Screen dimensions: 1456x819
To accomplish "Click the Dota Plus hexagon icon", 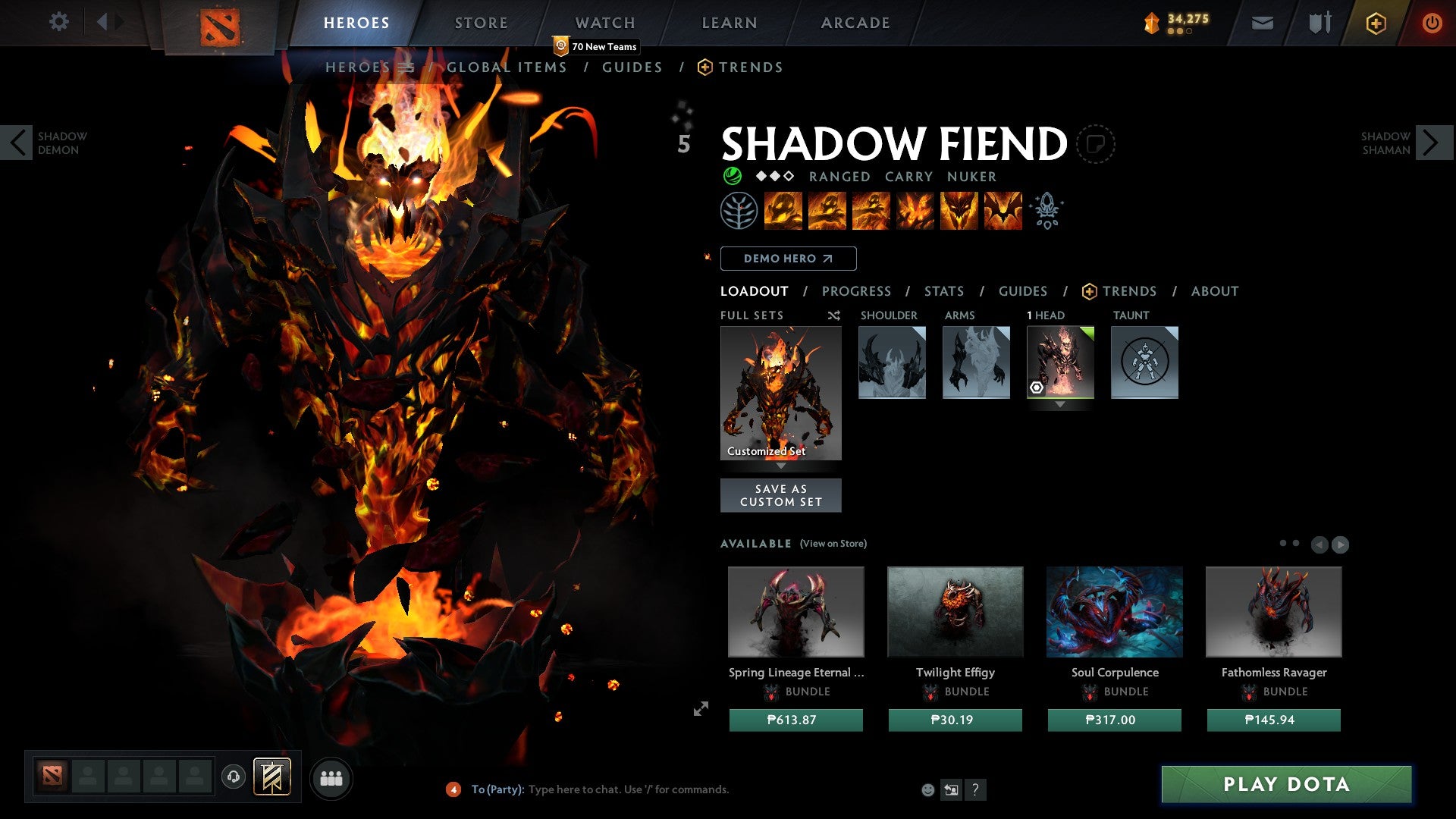I will click(x=1376, y=23).
